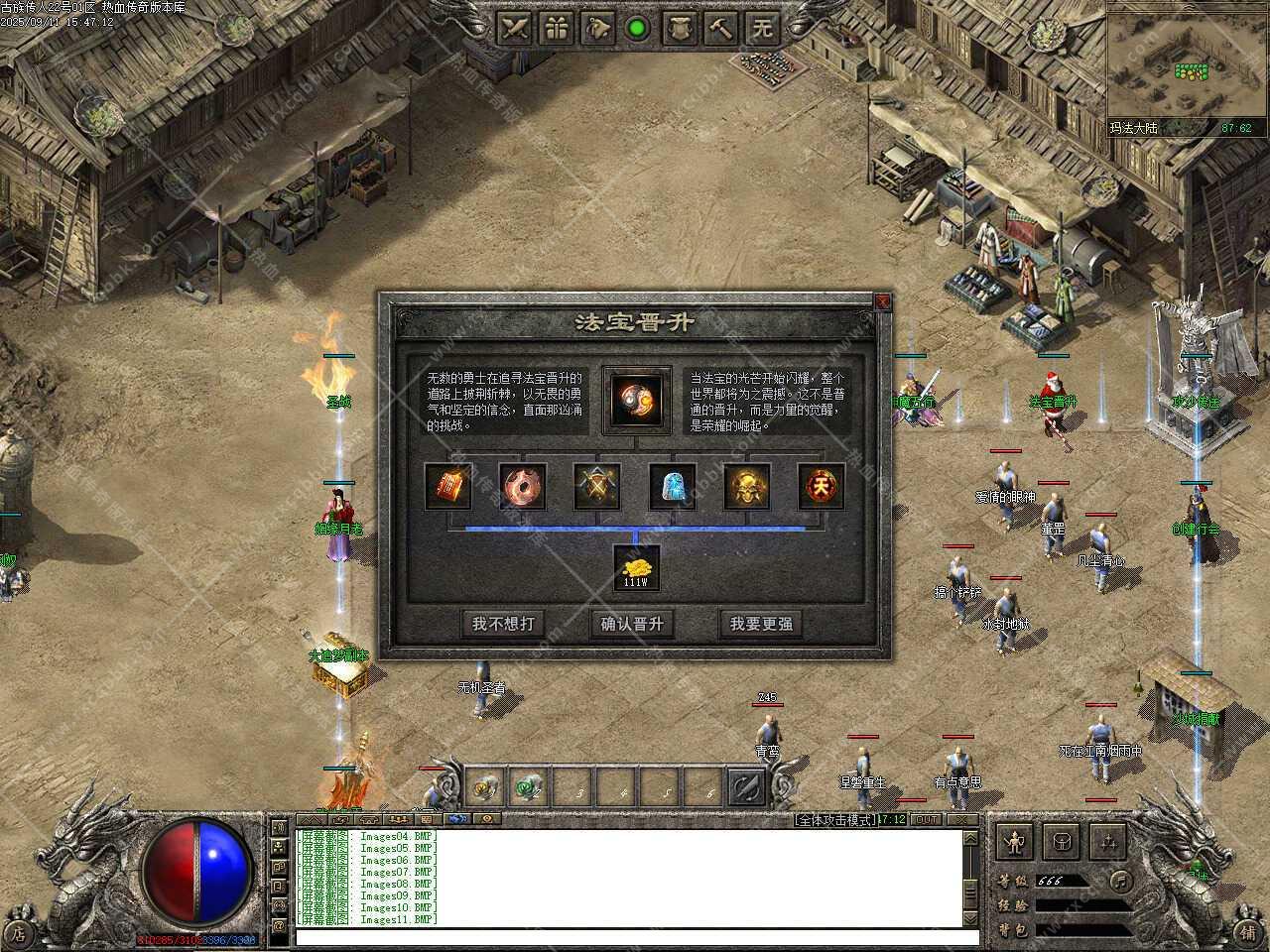The image size is (1270, 952).
Task: Open the crossed swords menu icon
Action: coord(514,28)
